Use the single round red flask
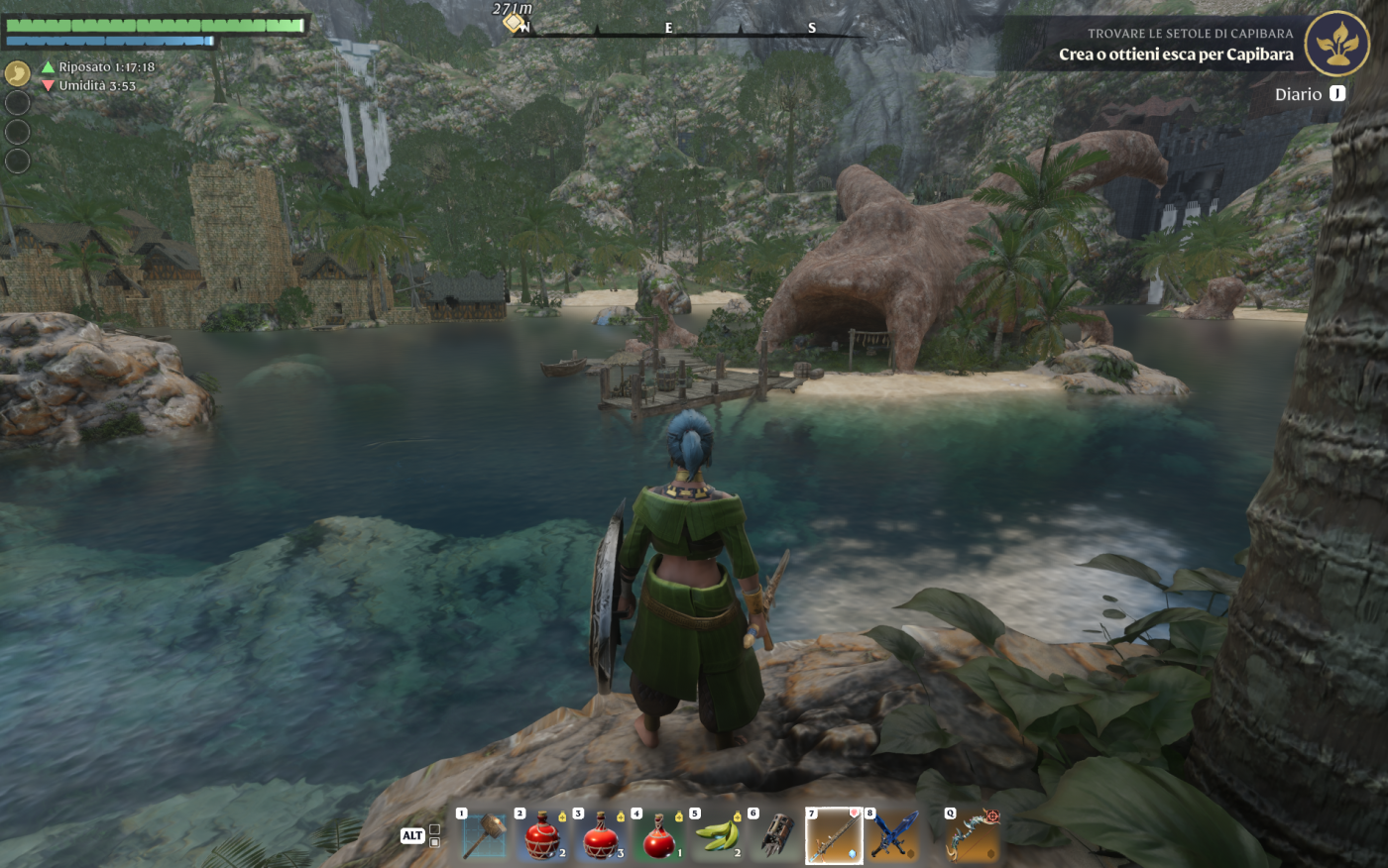This screenshot has width=1388, height=868. [659, 836]
